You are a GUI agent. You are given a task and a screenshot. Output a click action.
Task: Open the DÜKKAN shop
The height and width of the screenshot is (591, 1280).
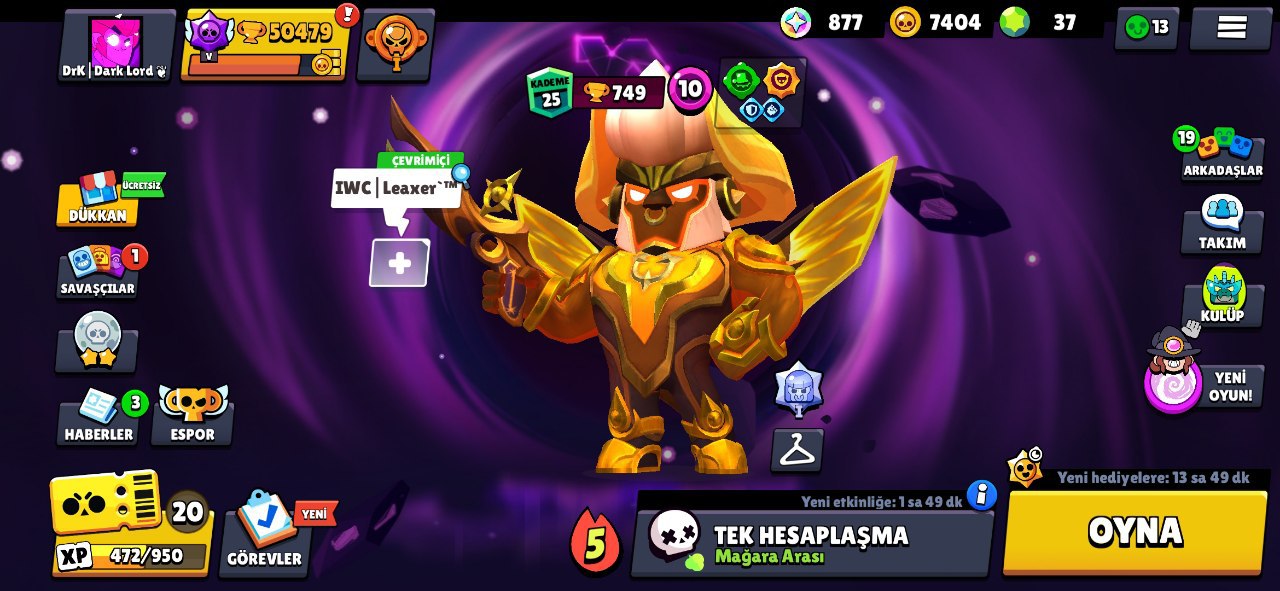98,199
